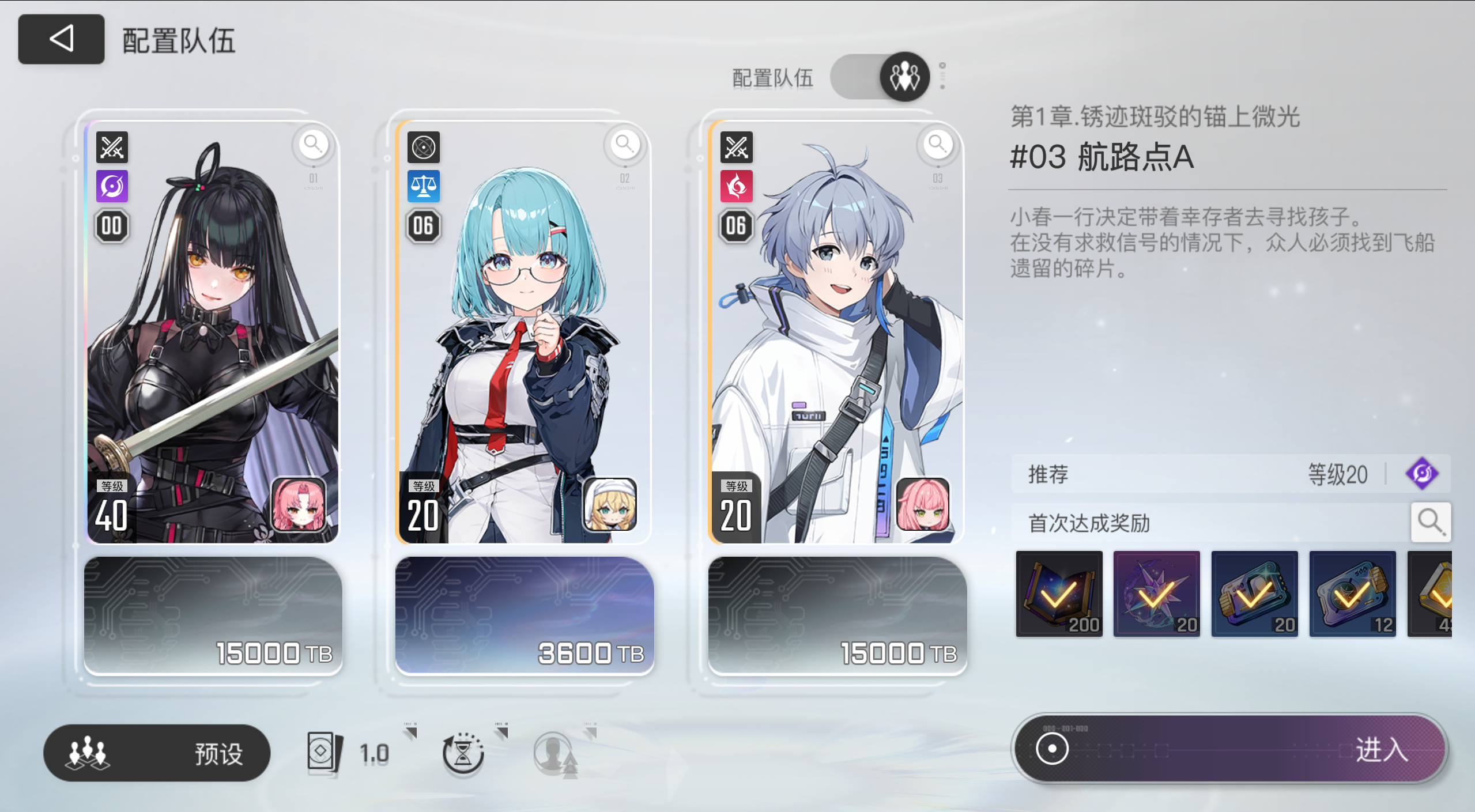Click the 06 rank badge on second character card
Viewport: 1475px width, 812px height.
click(422, 226)
